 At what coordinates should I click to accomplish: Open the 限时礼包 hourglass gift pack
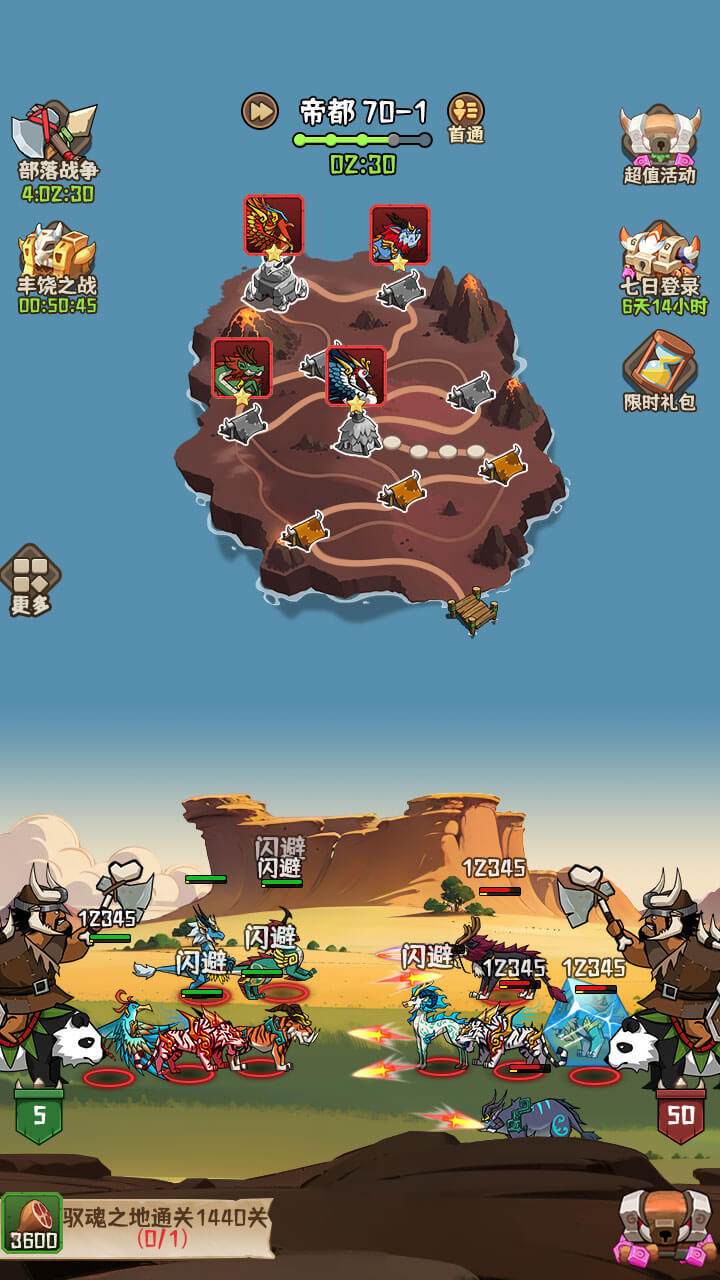click(x=659, y=370)
